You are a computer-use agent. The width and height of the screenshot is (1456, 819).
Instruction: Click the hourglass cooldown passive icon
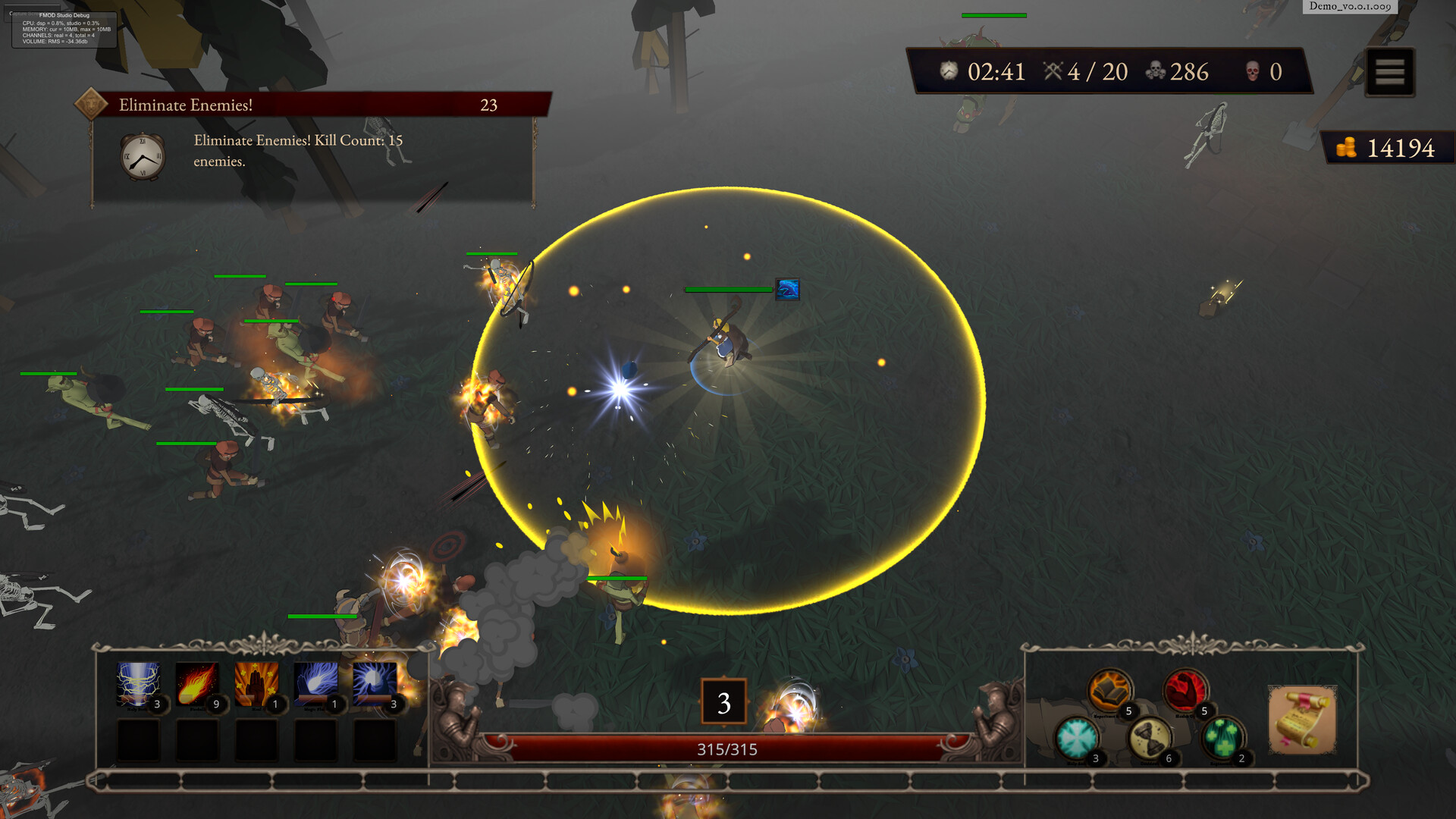1150,738
